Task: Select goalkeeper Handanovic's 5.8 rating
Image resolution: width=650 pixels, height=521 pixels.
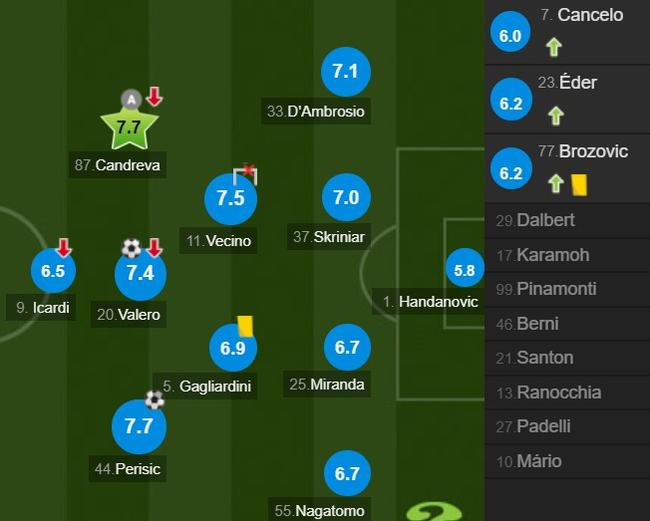Action: [464, 270]
